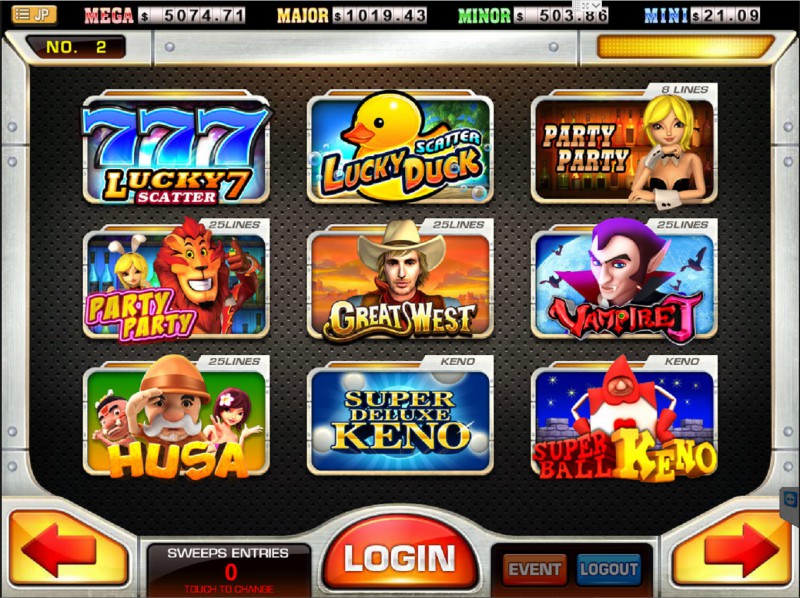Click the LOGOUT button
Image resolution: width=800 pixels, height=598 pixels.
[x=608, y=569]
